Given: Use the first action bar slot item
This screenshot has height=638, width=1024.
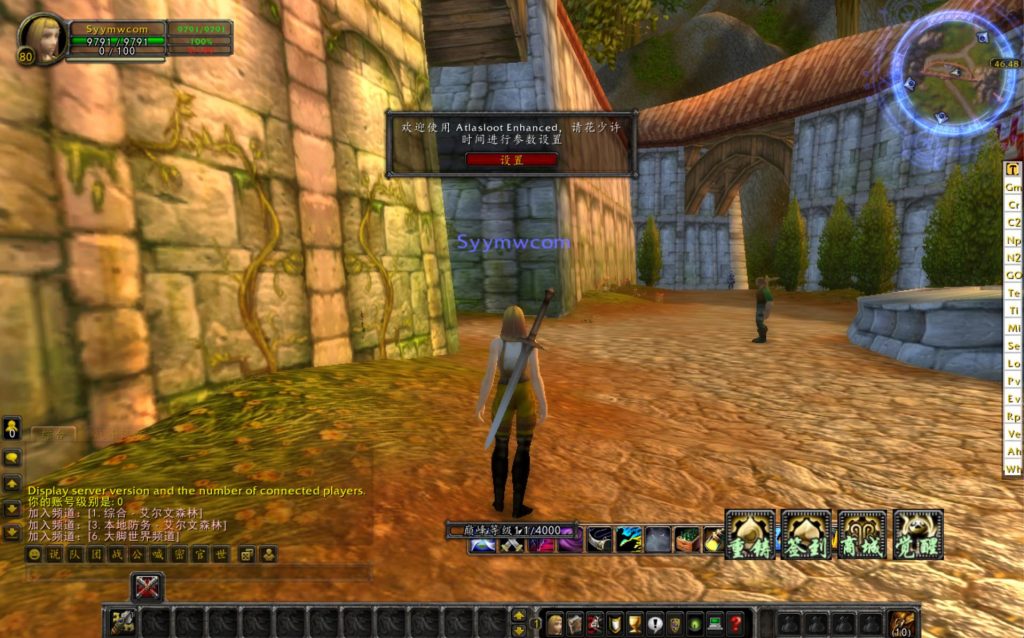Looking at the screenshot, I should [124, 623].
